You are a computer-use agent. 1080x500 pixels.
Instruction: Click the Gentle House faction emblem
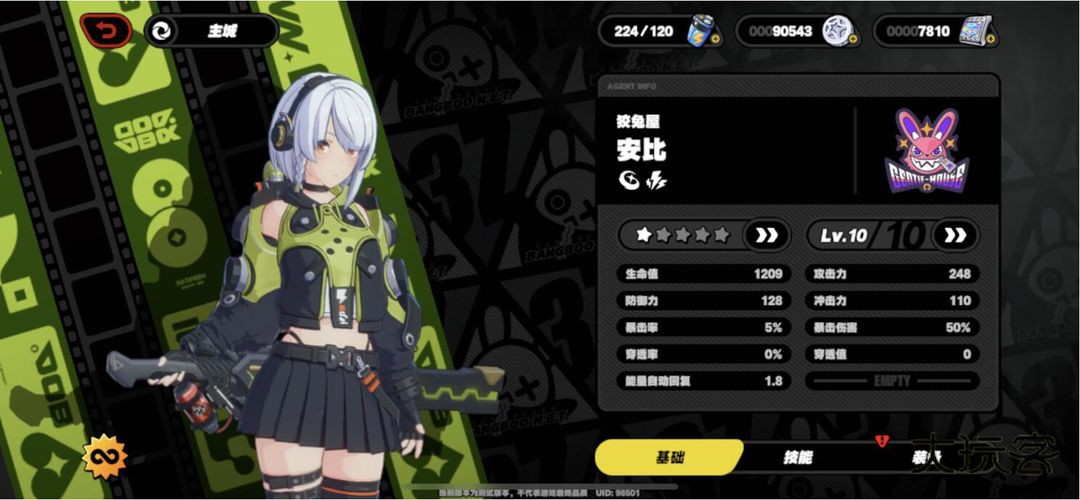click(x=926, y=150)
